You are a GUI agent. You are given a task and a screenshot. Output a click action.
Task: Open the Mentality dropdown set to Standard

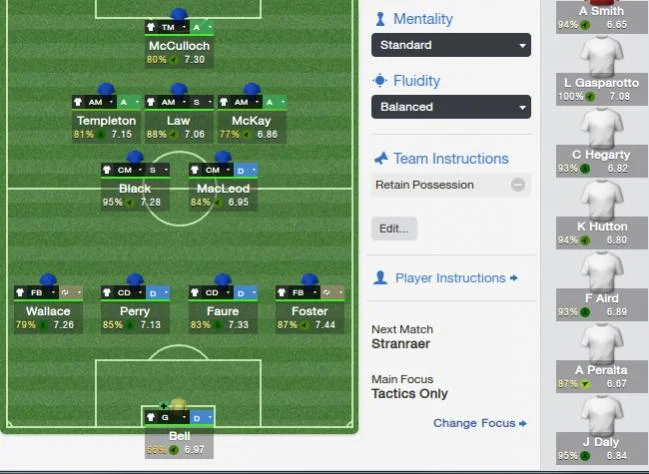[450, 45]
